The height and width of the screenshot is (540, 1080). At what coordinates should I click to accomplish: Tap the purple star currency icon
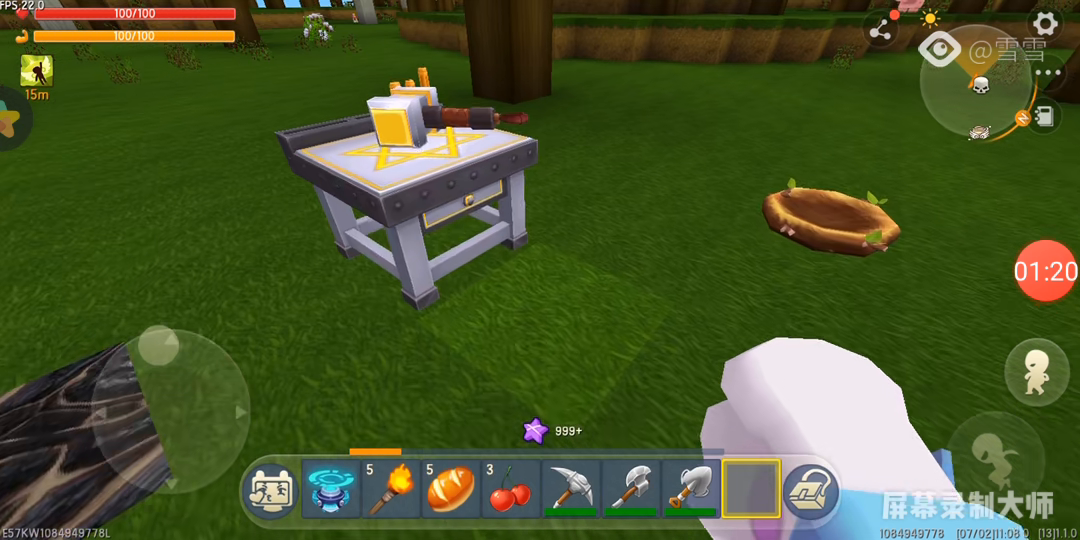[536, 431]
